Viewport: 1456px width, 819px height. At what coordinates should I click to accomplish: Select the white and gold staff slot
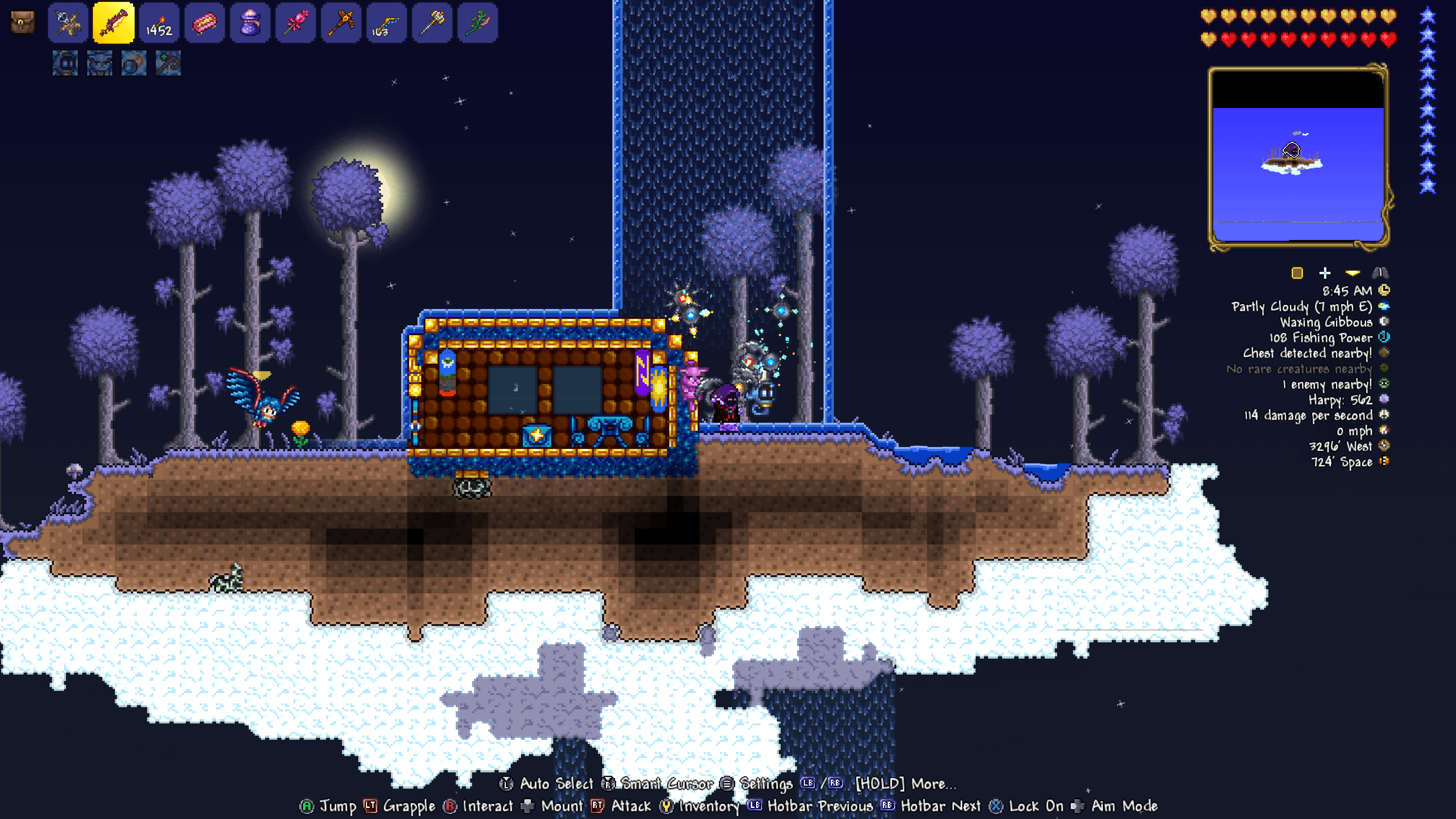[x=432, y=23]
